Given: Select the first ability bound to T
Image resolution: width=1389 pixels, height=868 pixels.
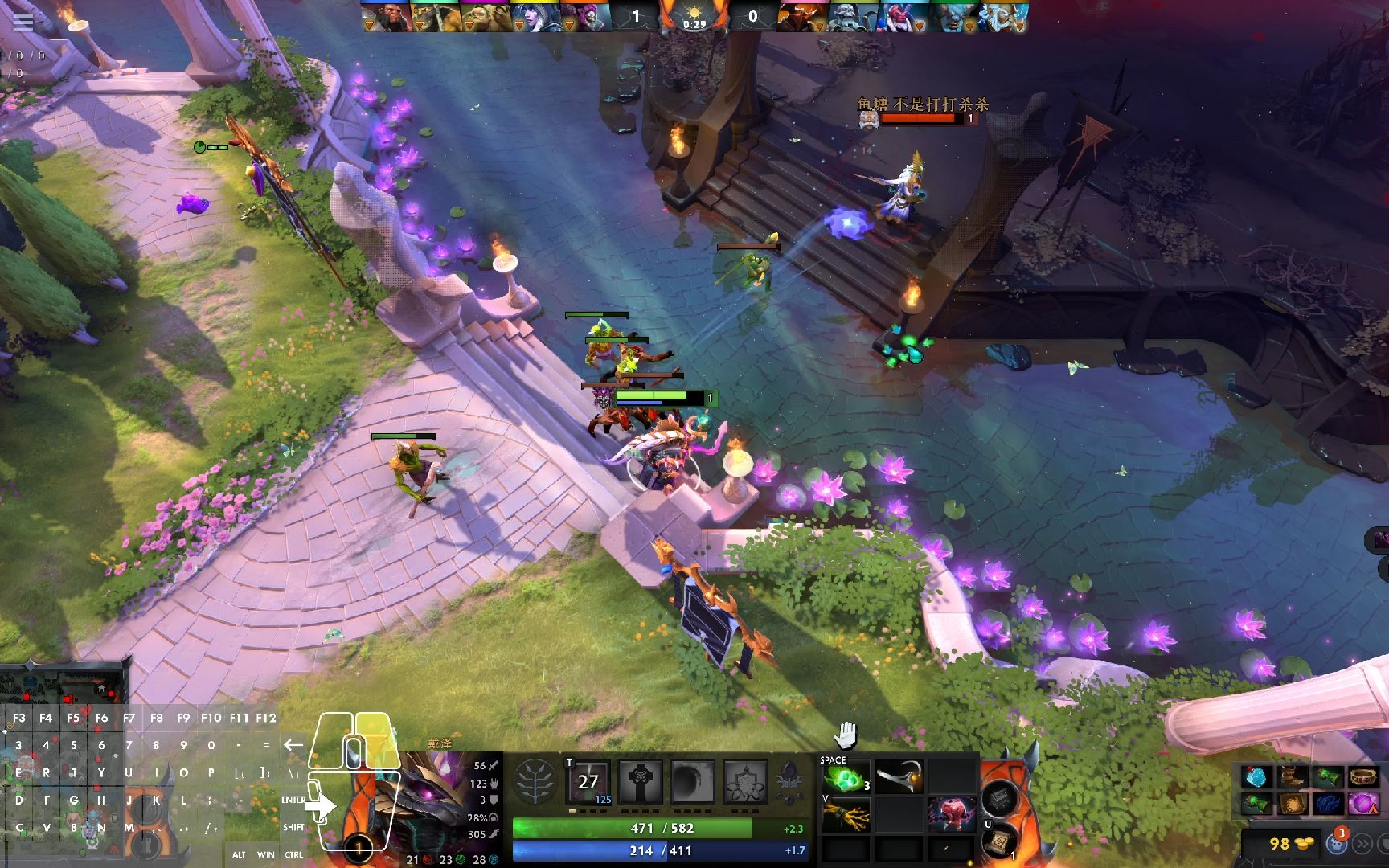Looking at the screenshot, I should tap(587, 780).
